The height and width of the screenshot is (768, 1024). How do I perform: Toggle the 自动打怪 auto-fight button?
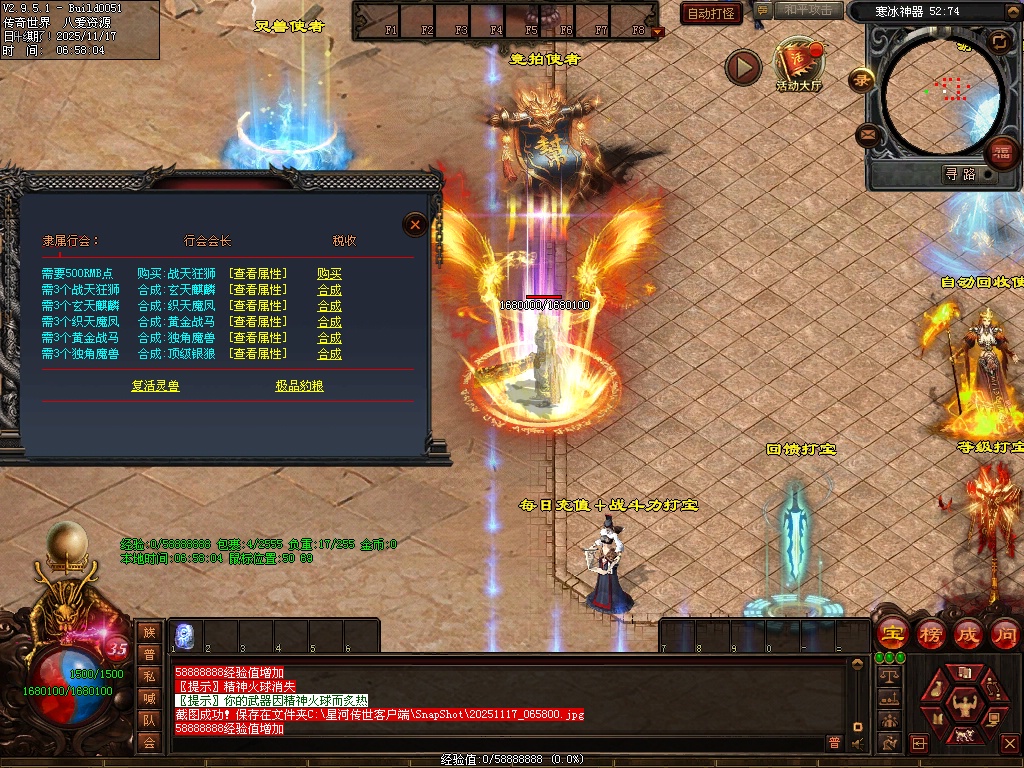pyautogui.click(x=711, y=13)
